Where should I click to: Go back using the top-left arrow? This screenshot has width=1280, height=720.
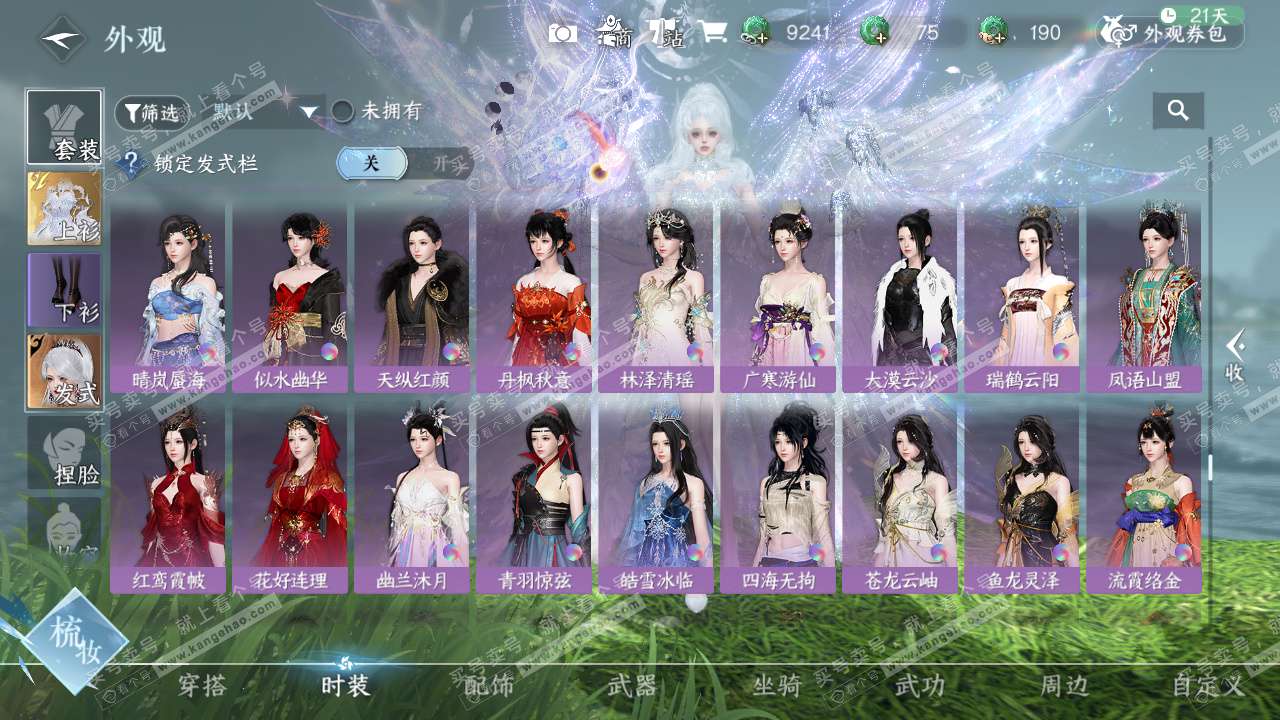pyautogui.click(x=62, y=39)
